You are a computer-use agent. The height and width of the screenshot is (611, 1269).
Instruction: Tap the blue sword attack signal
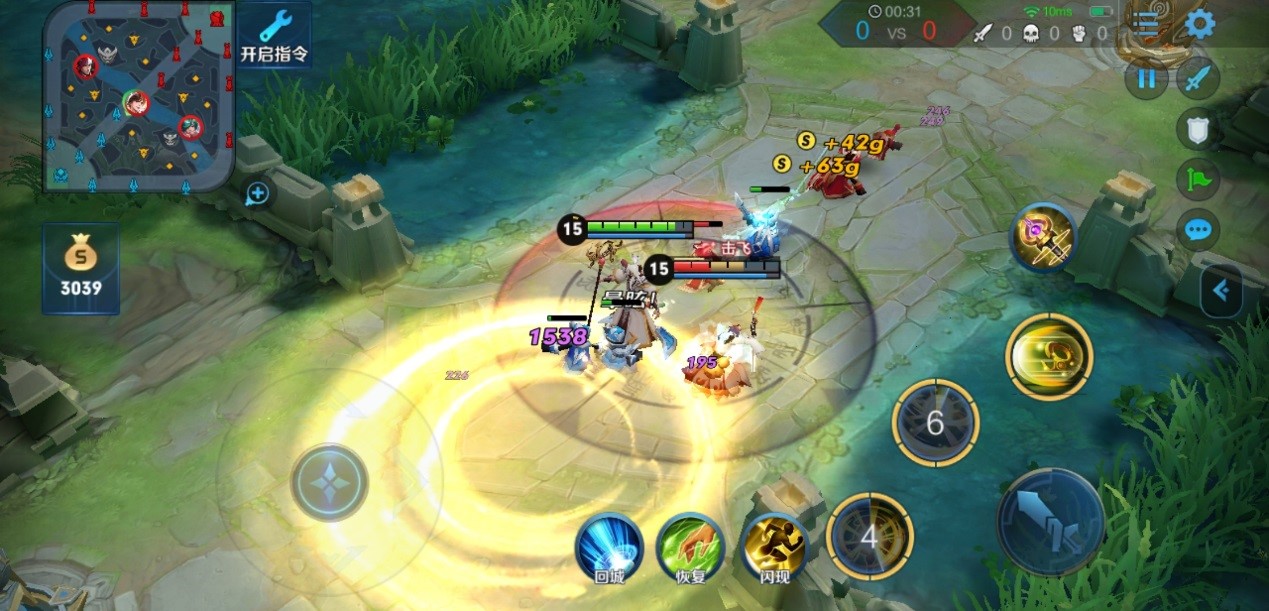click(1197, 79)
